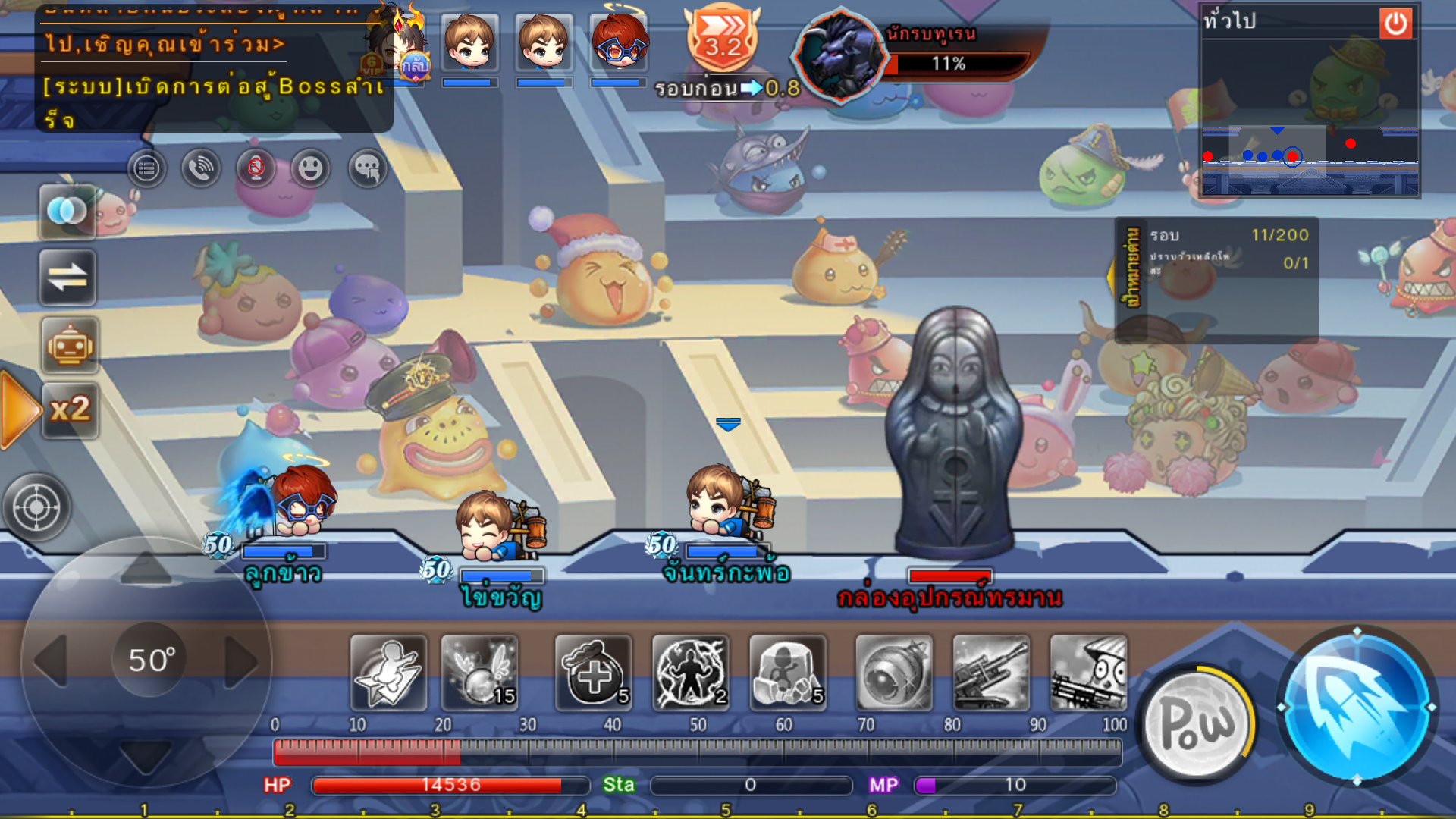The width and height of the screenshot is (1456, 819).
Task: Click the red power button
Action: 1395,24
